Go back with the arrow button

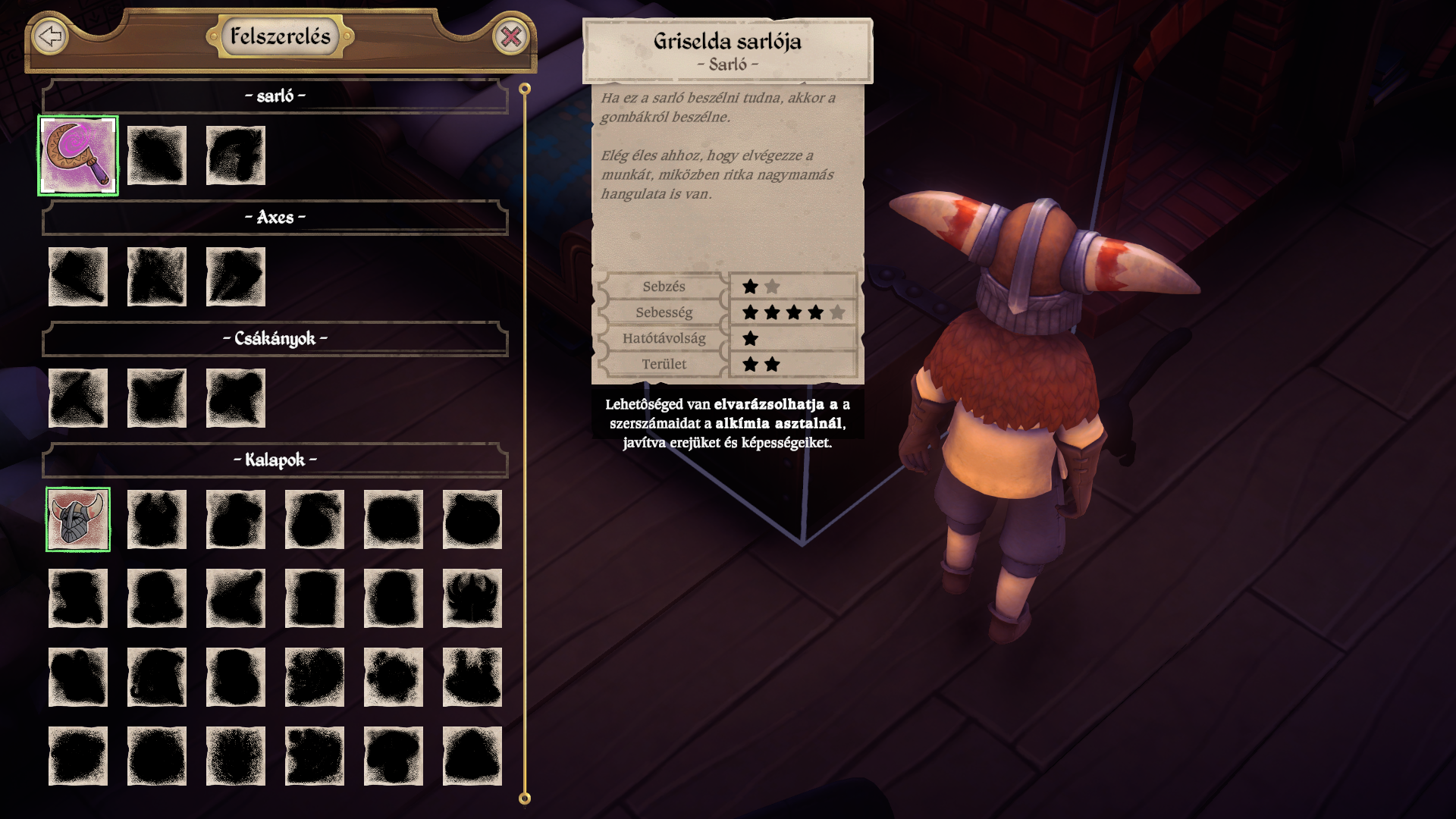pos(50,36)
